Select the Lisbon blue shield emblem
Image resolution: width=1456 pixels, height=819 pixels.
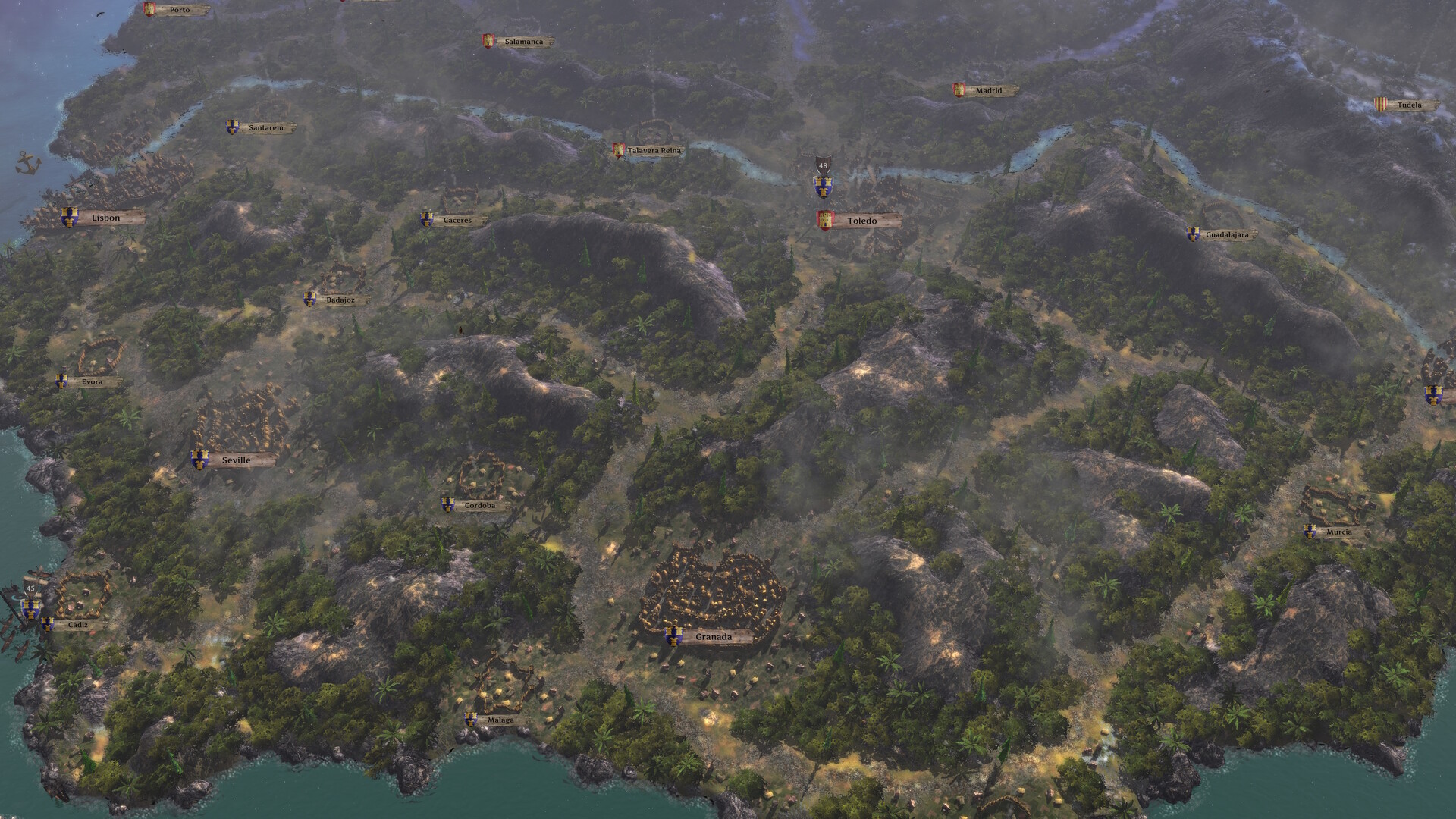pos(68,218)
